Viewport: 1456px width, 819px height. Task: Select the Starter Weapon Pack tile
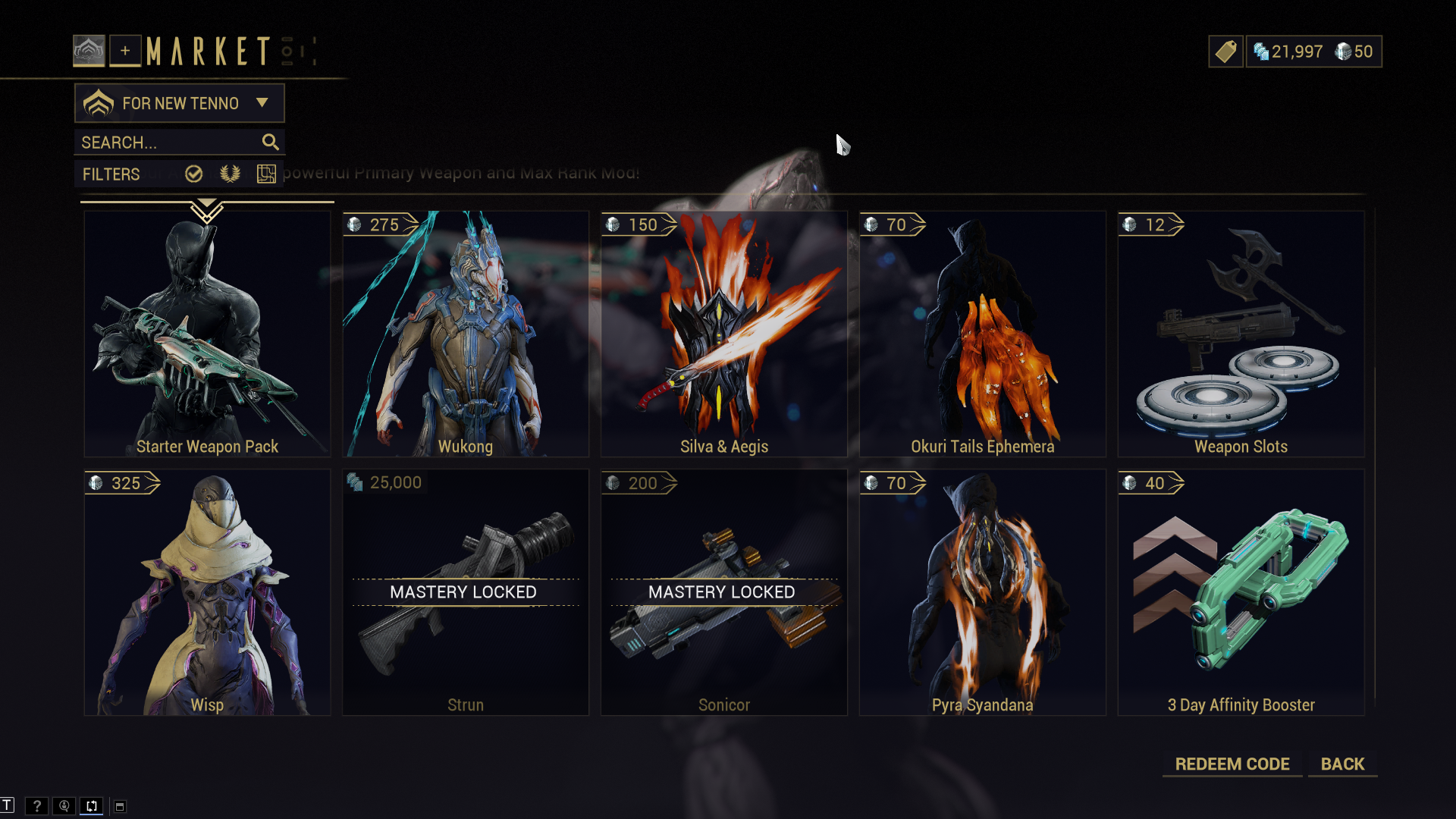pos(207,334)
